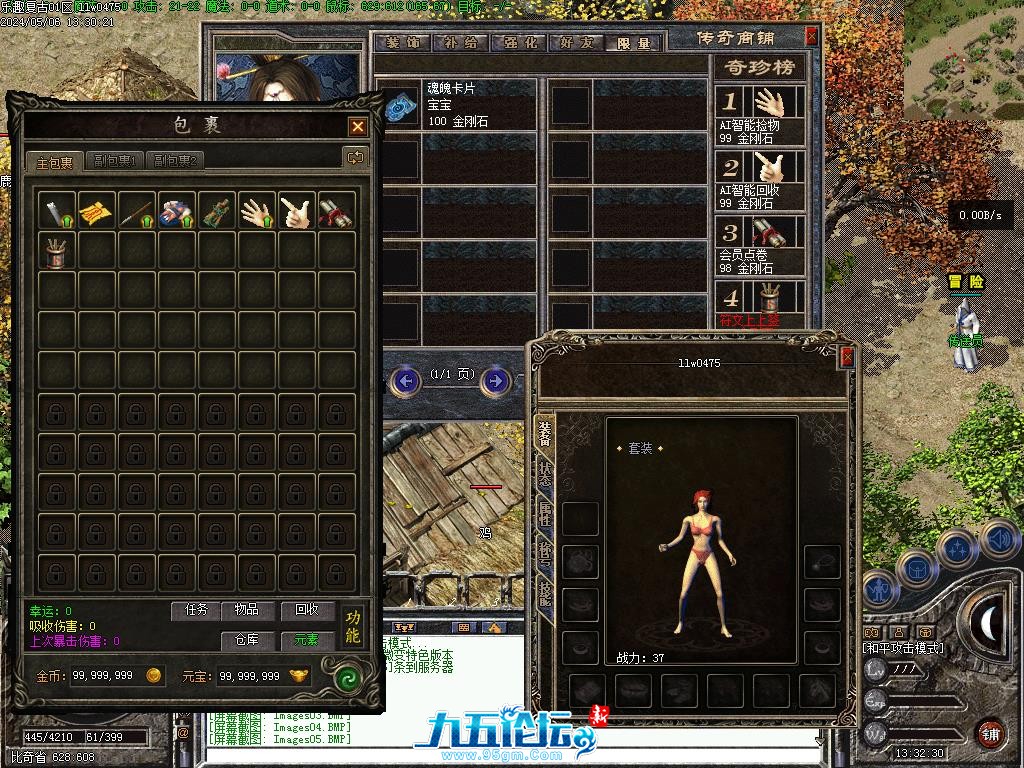Click the bag sort arrows button

pos(355,157)
